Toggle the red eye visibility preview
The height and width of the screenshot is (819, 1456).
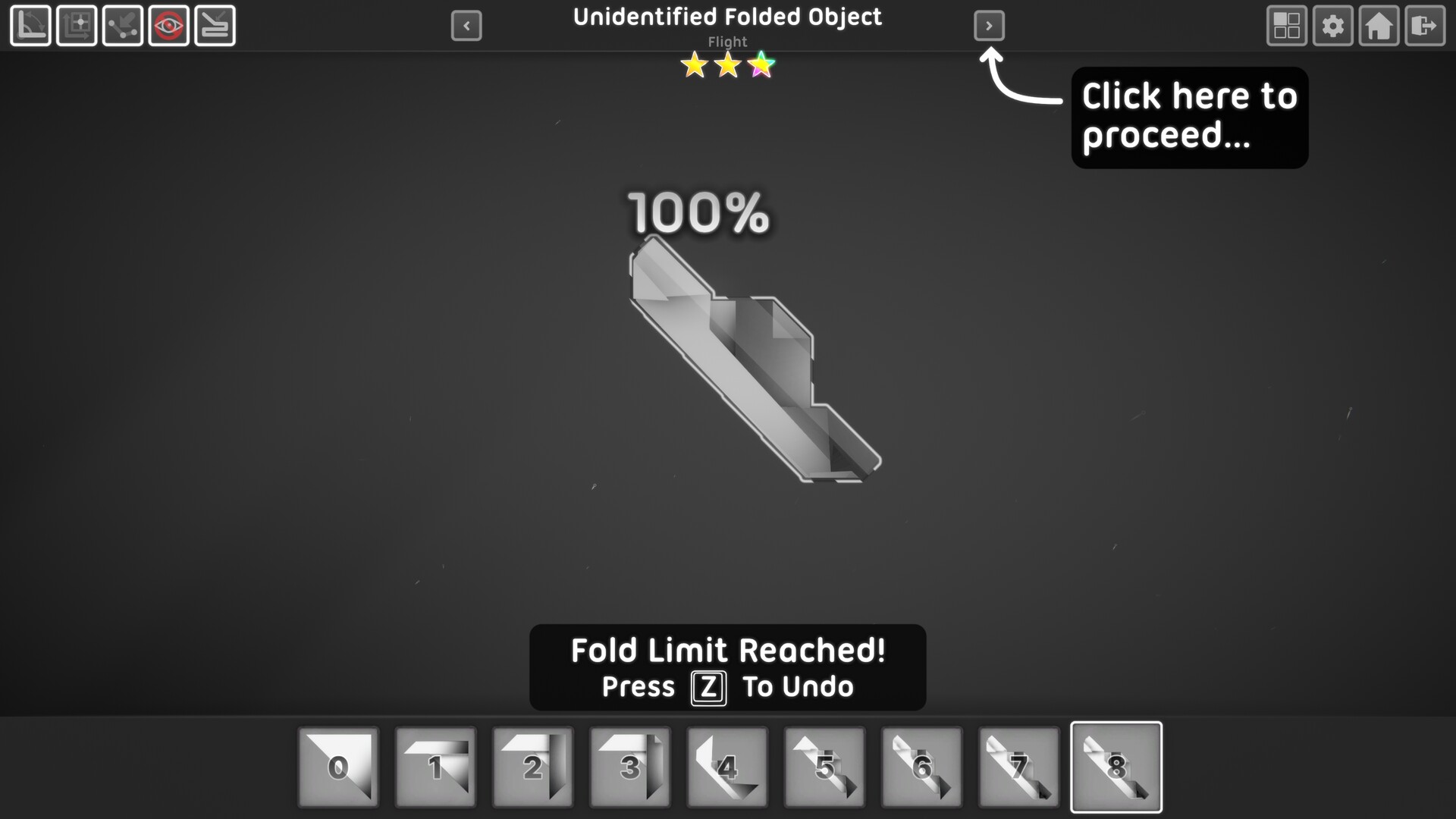click(x=168, y=25)
